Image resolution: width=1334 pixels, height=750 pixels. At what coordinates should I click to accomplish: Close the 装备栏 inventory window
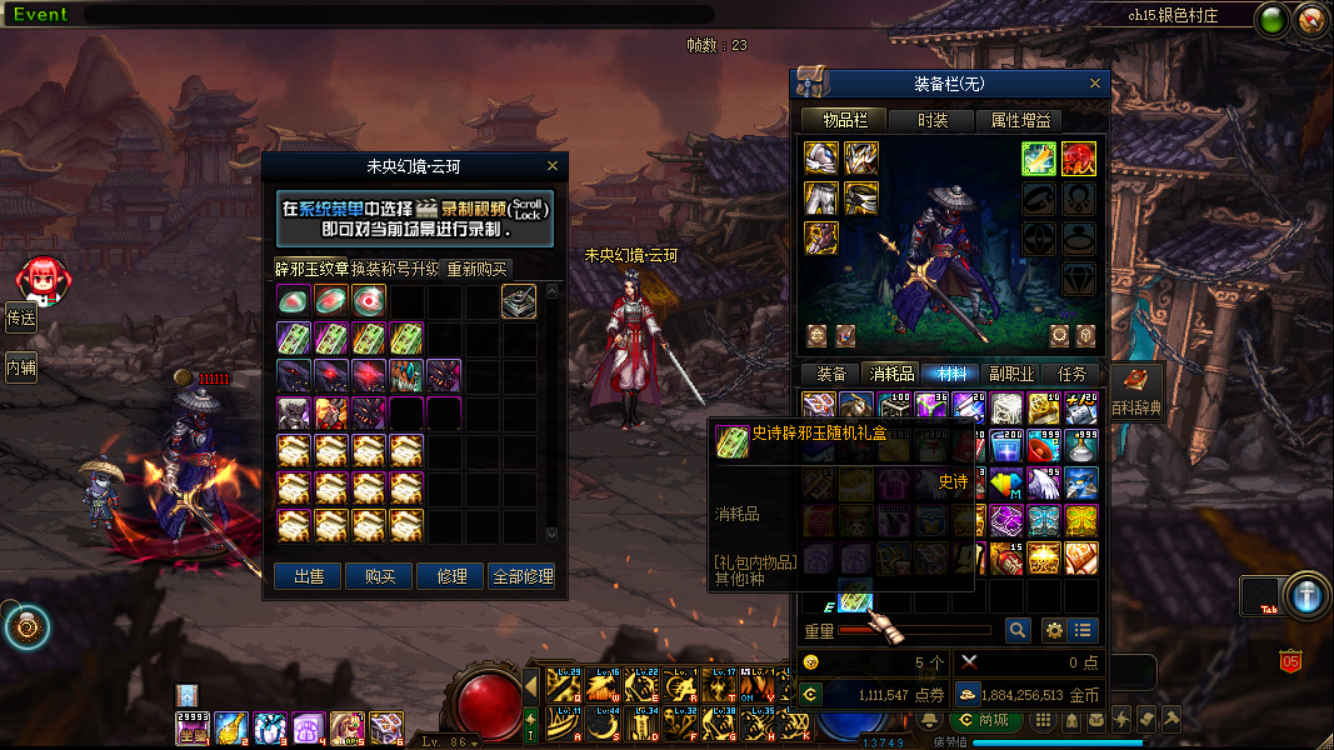click(x=1095, y=84)
